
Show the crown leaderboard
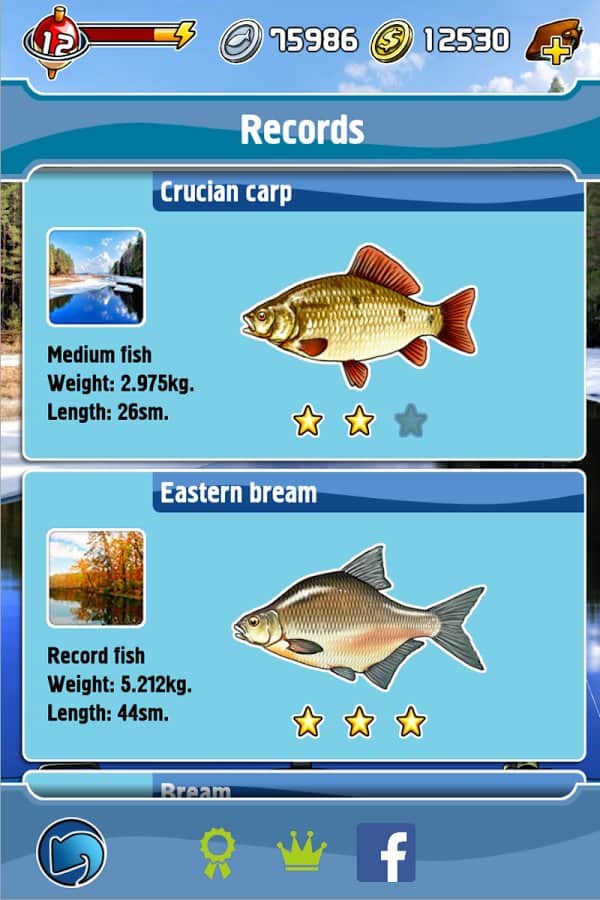pos(301,852)
